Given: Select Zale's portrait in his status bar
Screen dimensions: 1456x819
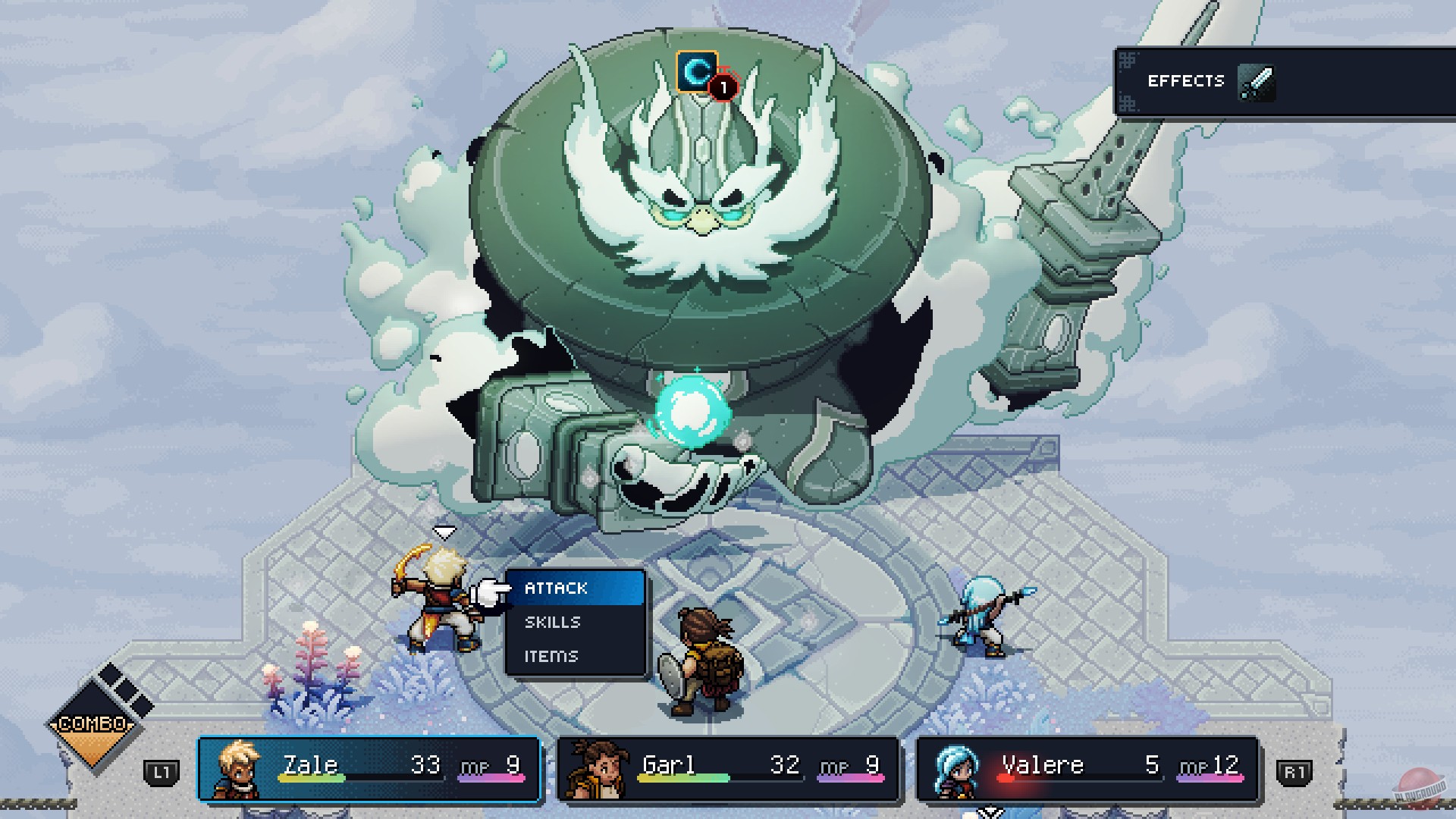Looking at the screenshot, I should [239, 770].
